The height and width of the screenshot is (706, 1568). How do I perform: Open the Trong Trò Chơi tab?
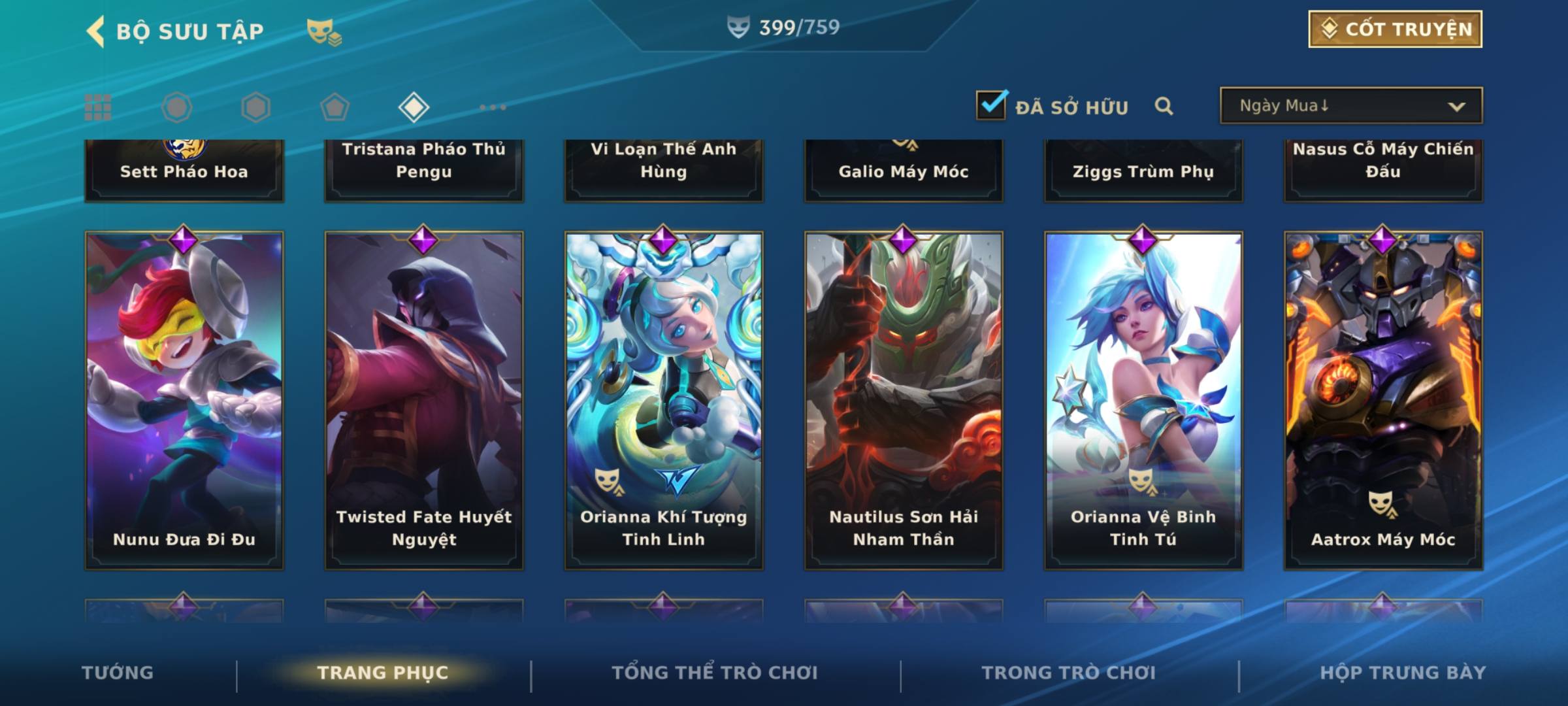click(x=1069, y=673)
